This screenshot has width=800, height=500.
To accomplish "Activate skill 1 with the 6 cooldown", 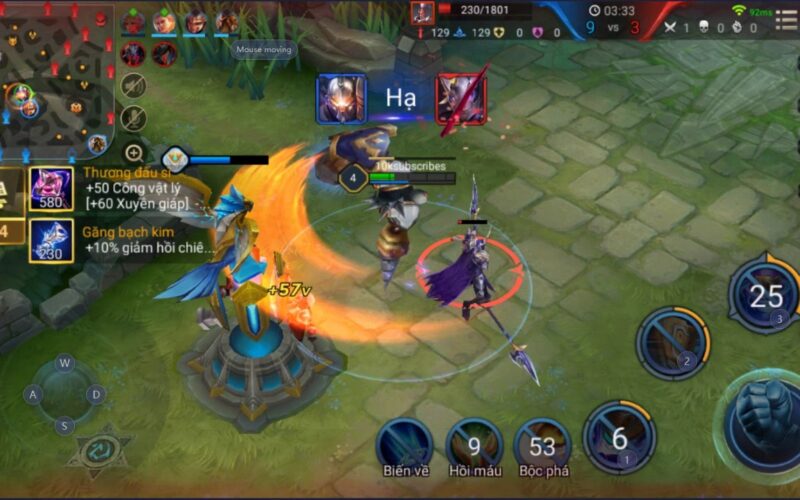I will [619, 436].
